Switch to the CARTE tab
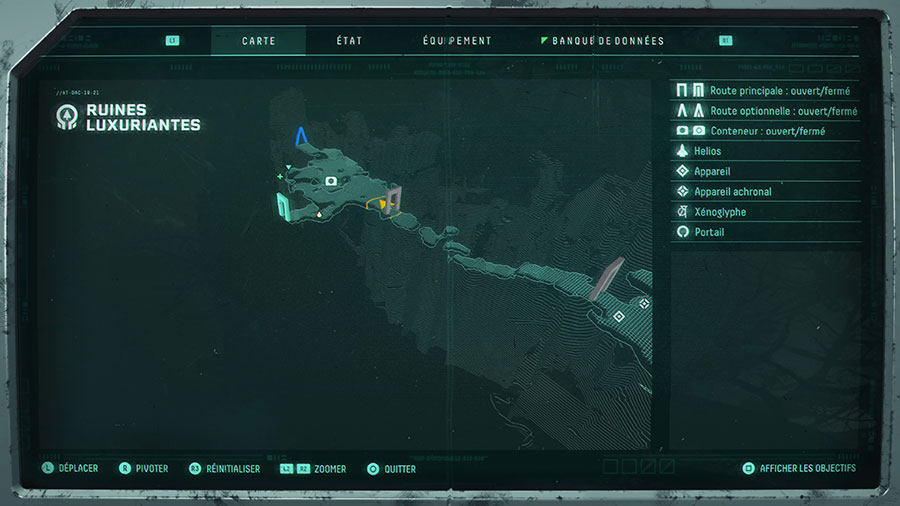Viewport: 900px width, 506px height. pos(258,41)
